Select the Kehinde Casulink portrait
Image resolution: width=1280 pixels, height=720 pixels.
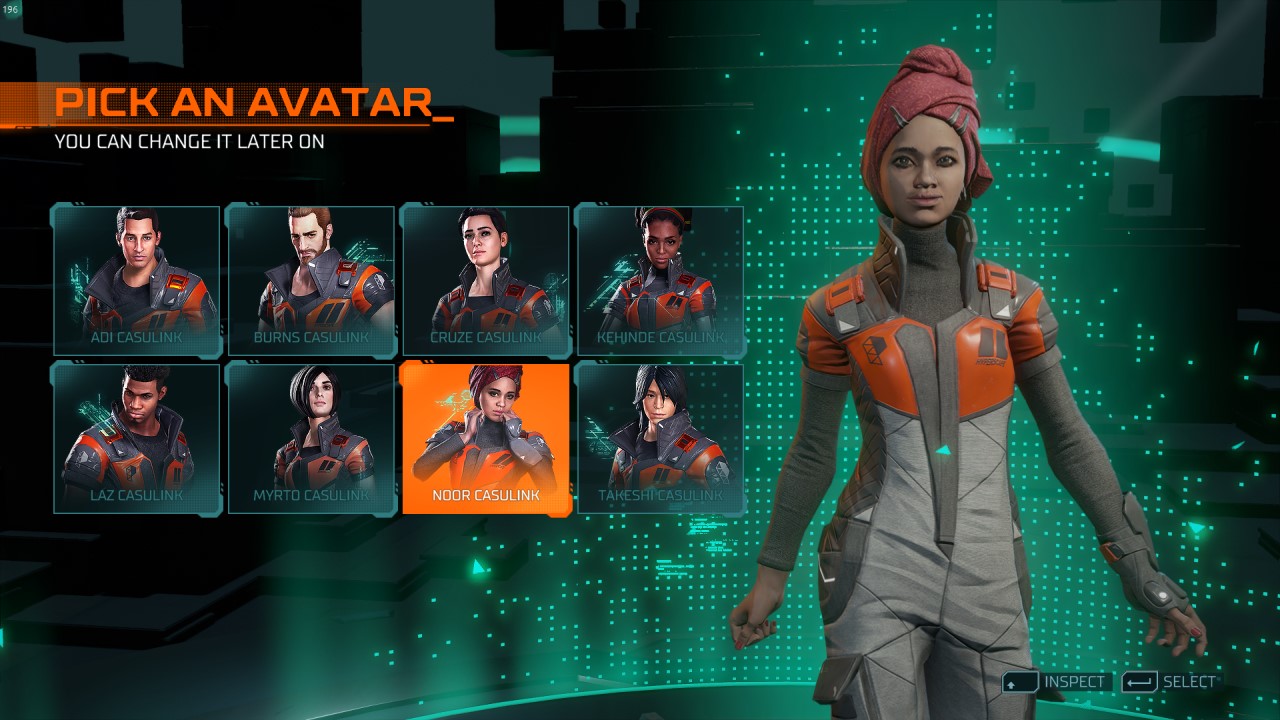pos(660,281)
